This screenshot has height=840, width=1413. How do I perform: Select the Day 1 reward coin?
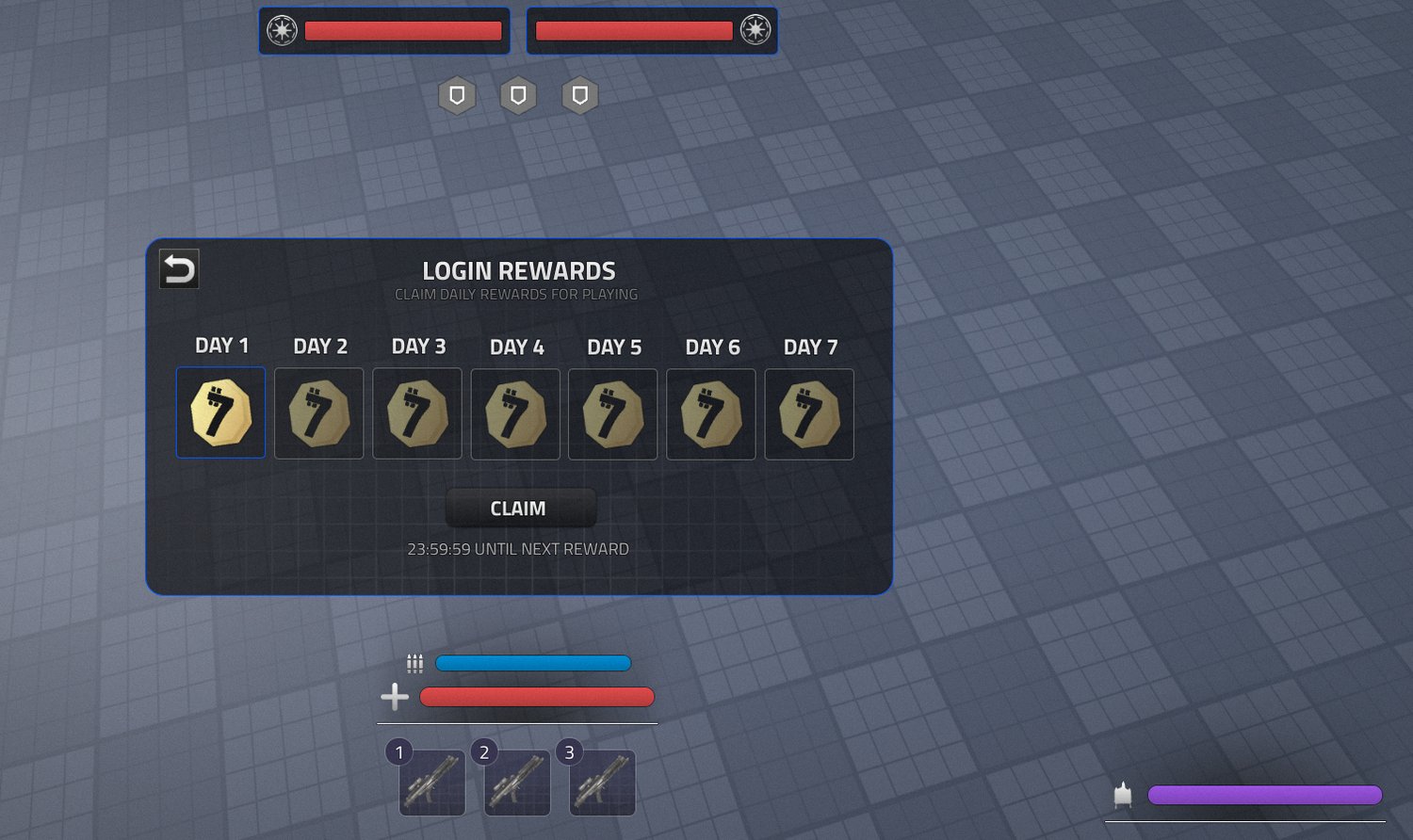[x=221, y=413]
